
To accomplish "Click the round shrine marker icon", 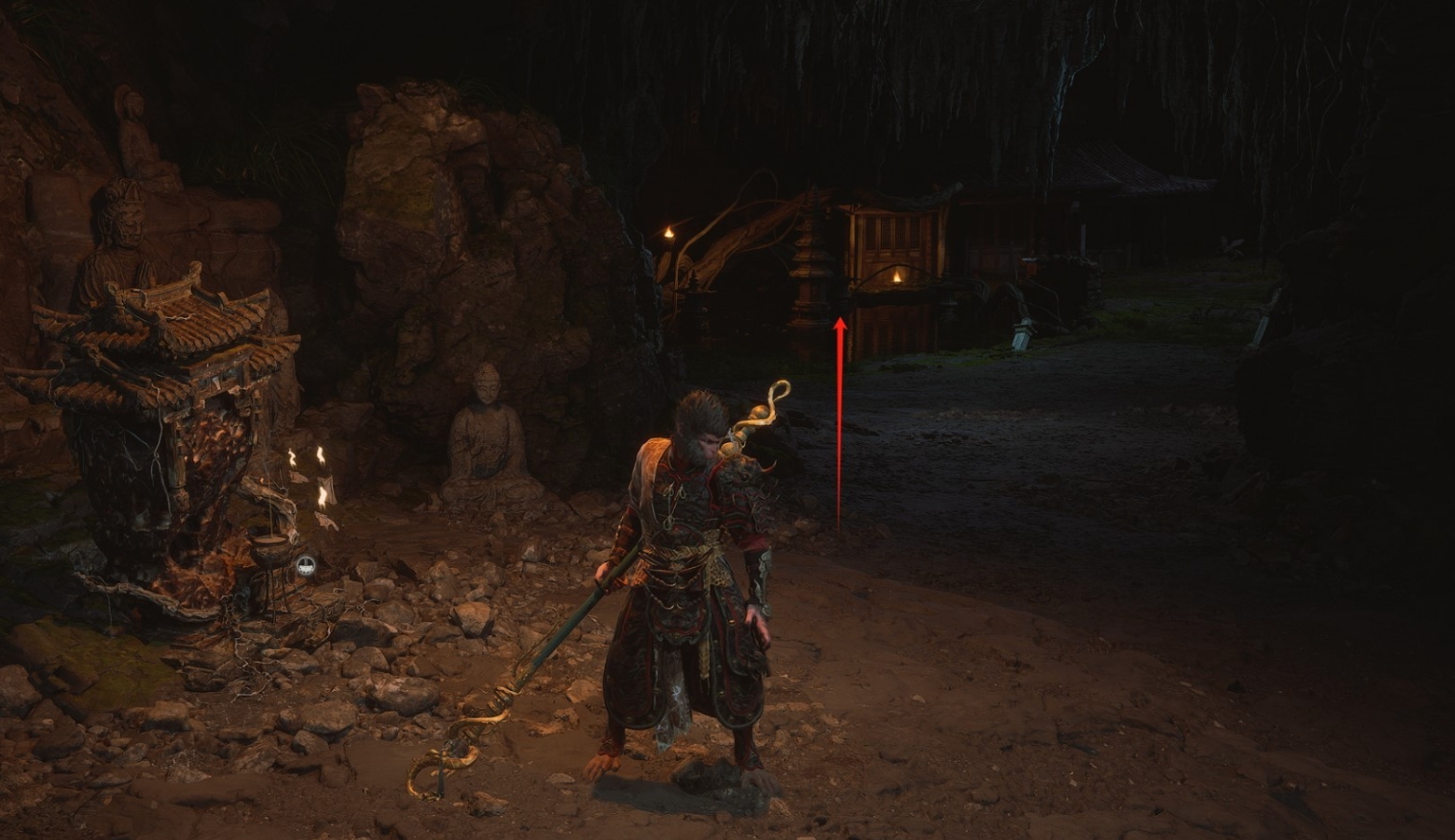I will click(305, 566).
